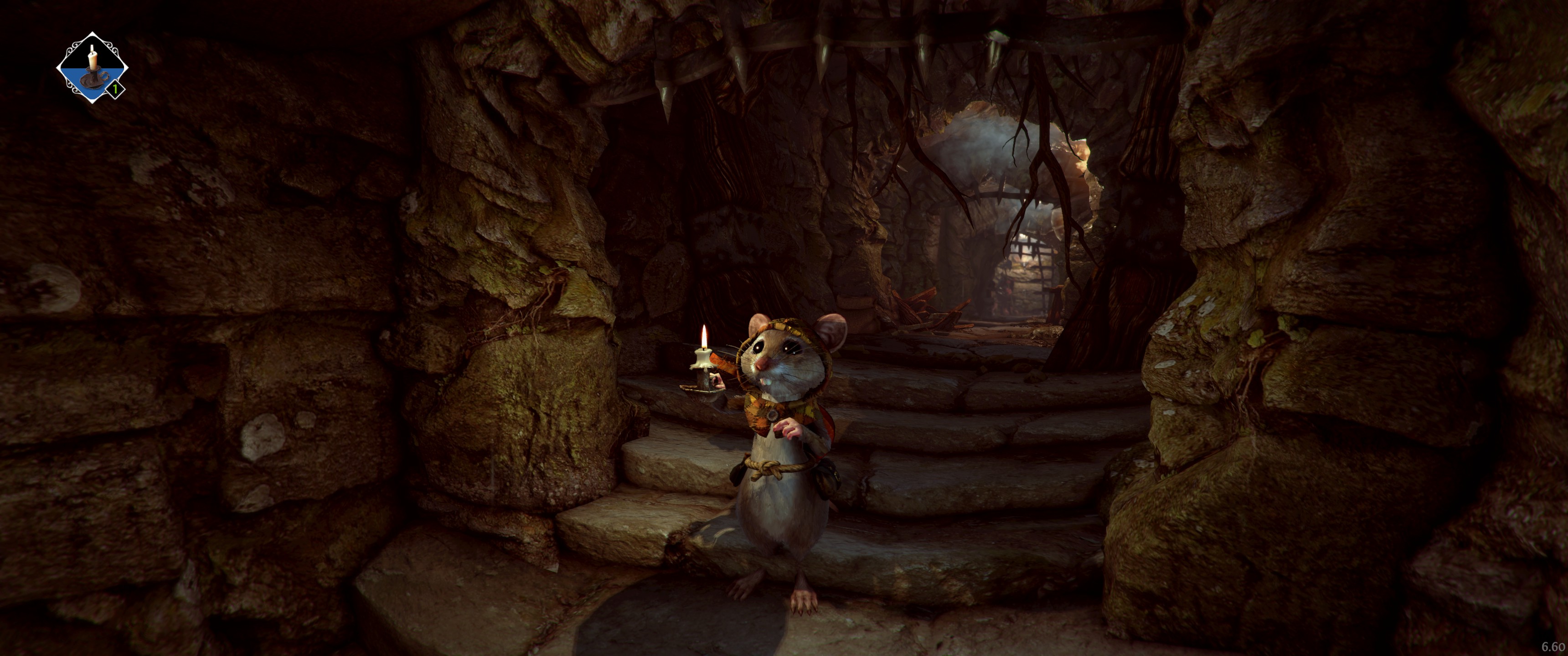Select the candle item icon
Screen dimensions: 1568x656
(x=92, y=67)
